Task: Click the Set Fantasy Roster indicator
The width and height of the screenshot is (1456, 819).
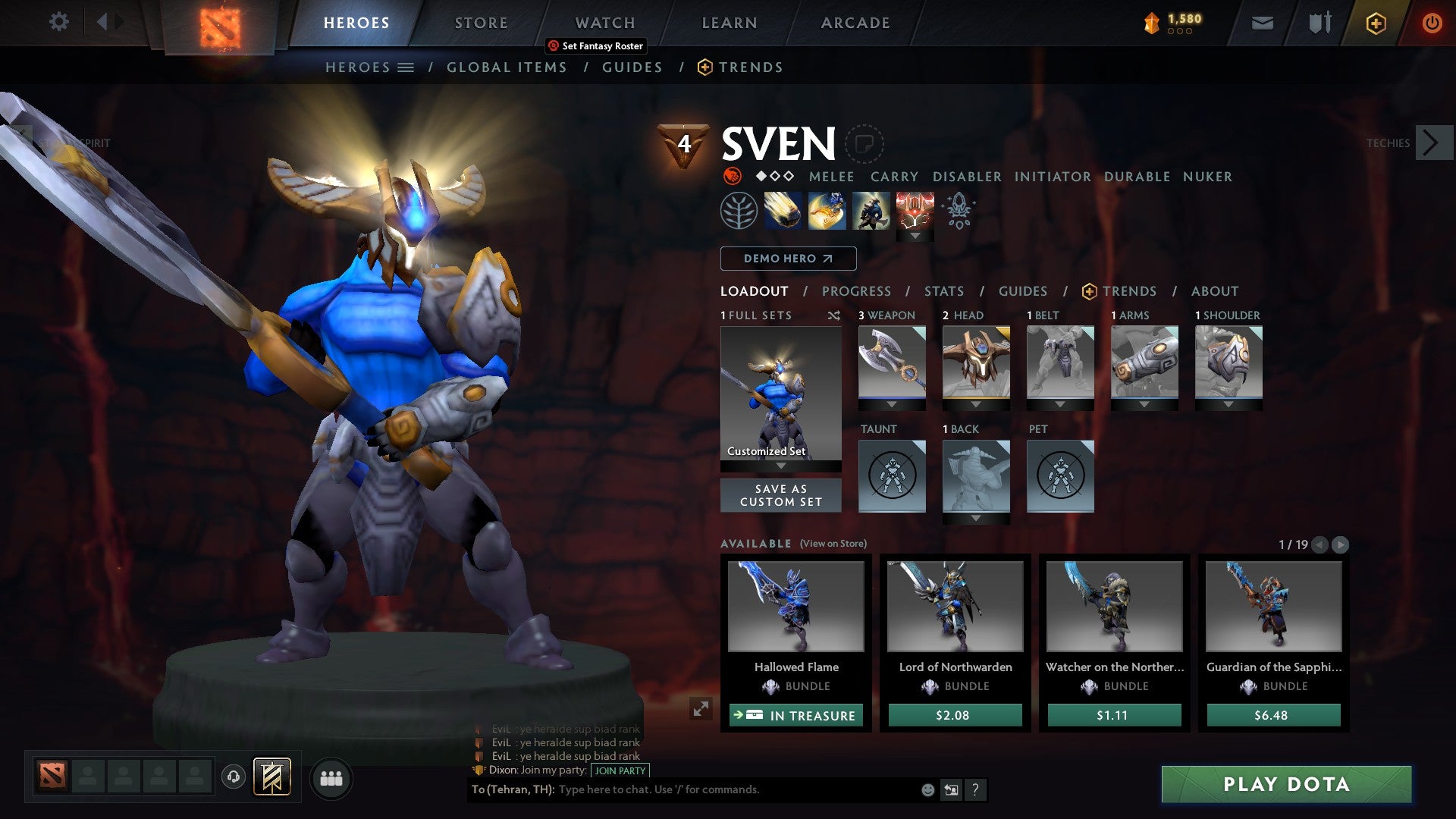Action: coord(595,45)
